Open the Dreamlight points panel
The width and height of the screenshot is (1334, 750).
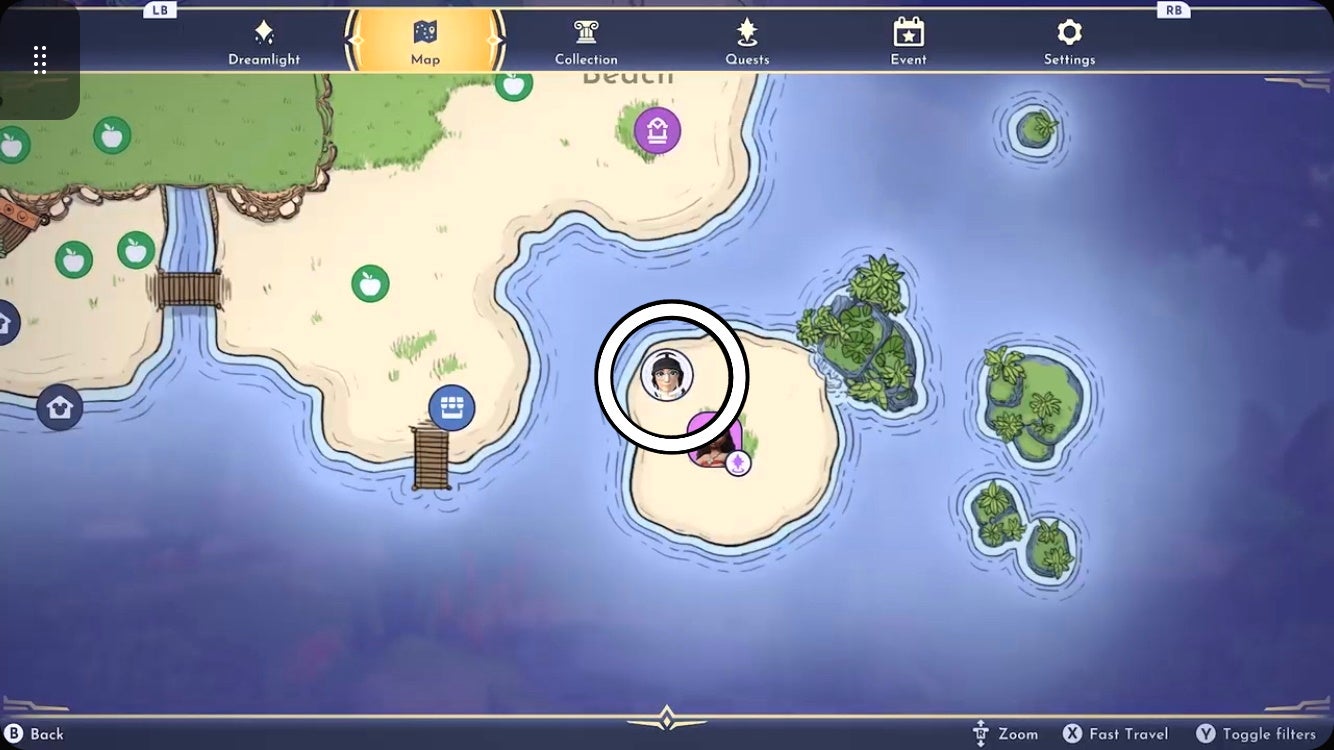263,40
